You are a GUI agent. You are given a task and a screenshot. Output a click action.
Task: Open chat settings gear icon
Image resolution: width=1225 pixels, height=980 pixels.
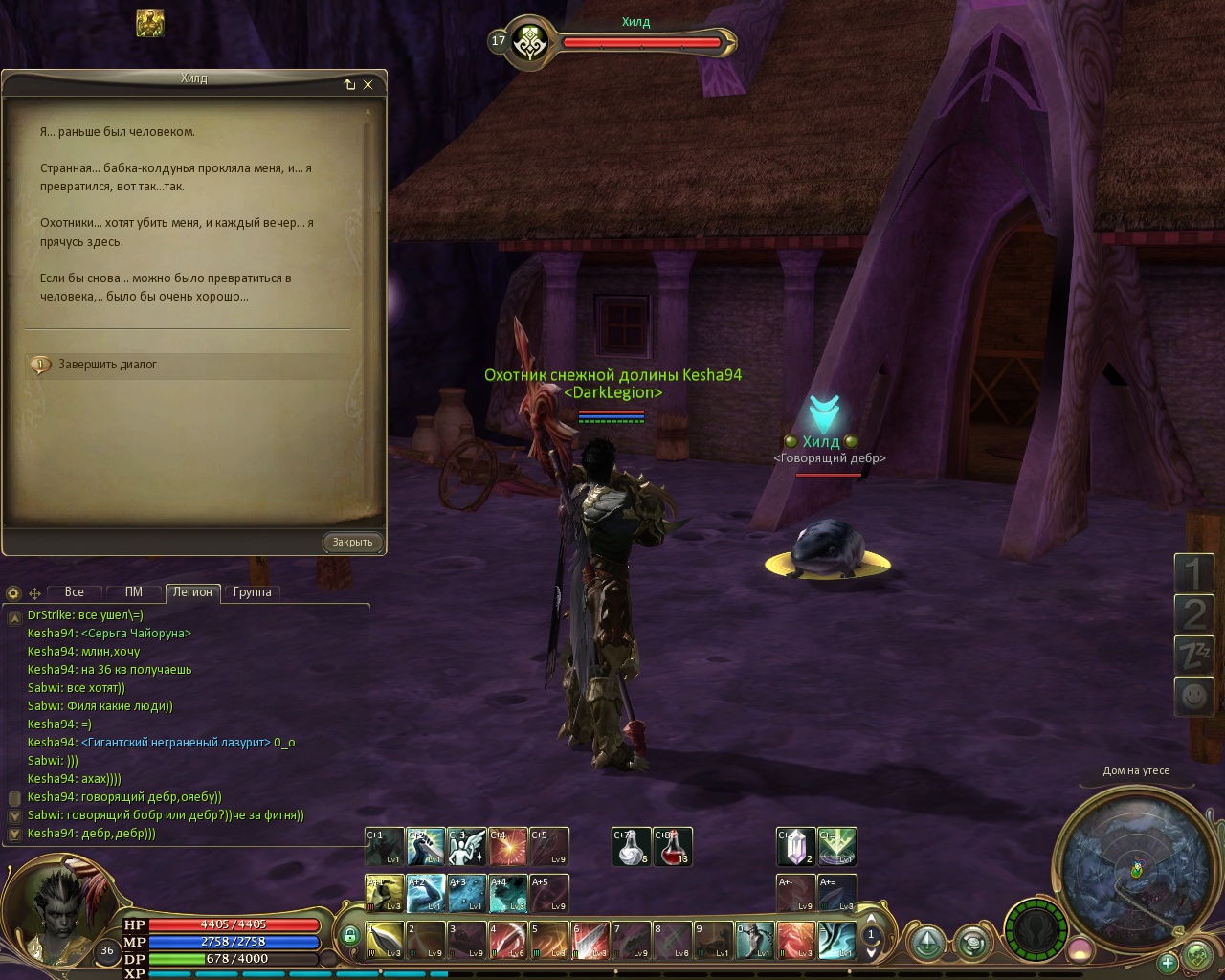[x=13, y=593]
